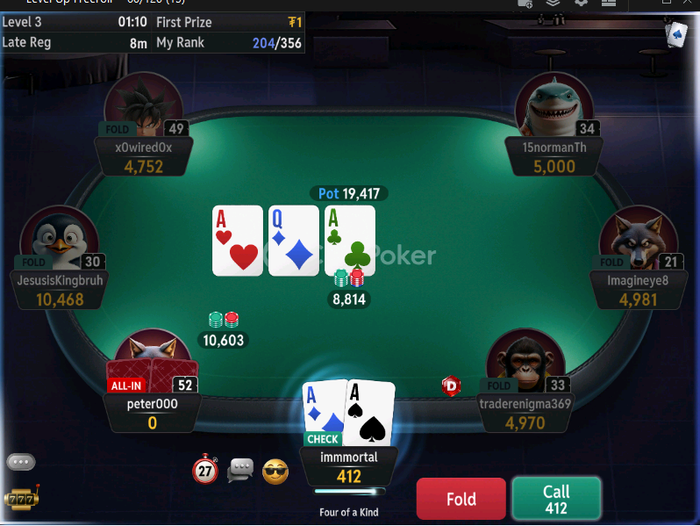
Task: Open the chat speech bubble
Action: 240,469
